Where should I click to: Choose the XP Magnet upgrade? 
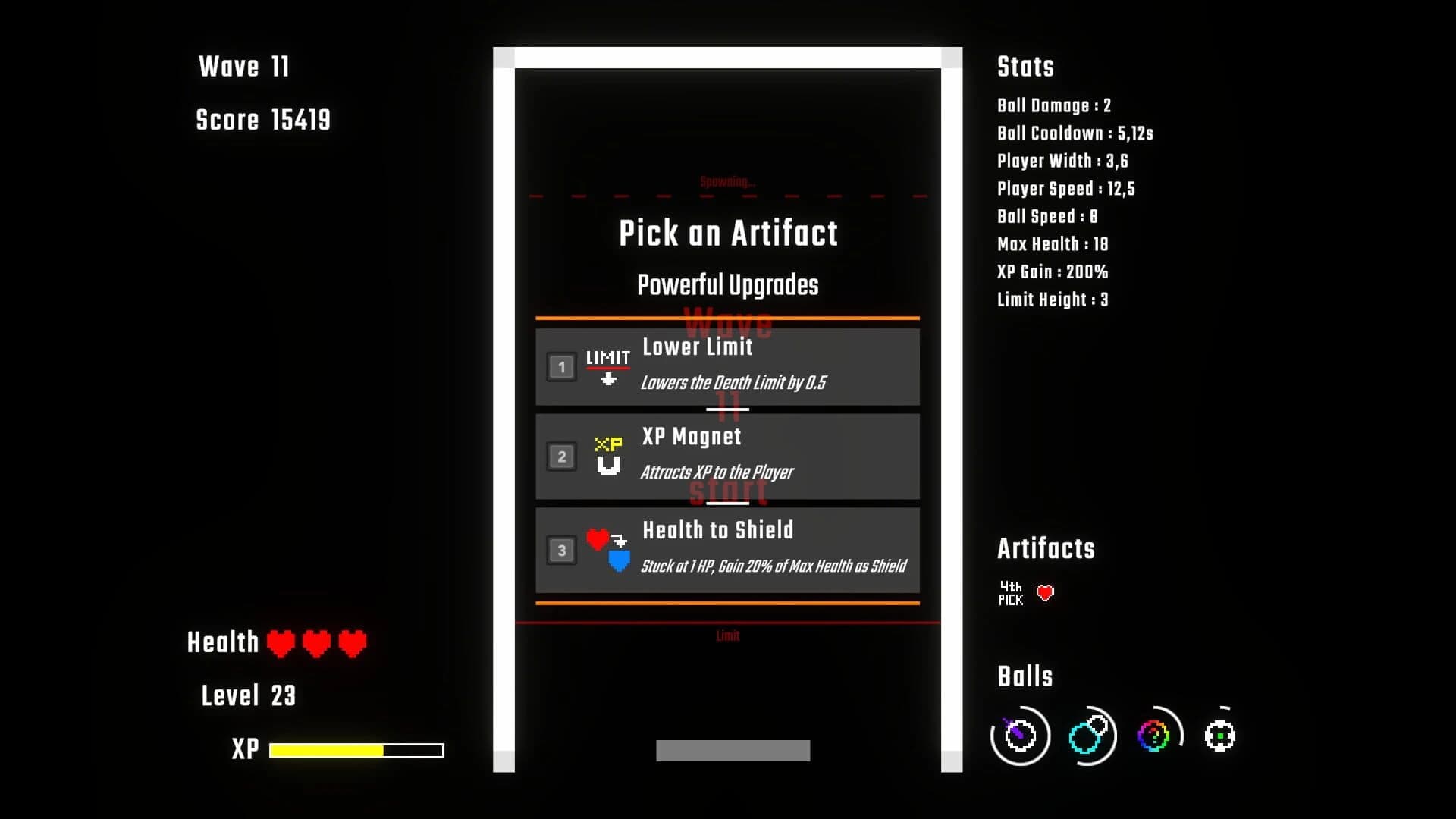click(x=728, y=456)
